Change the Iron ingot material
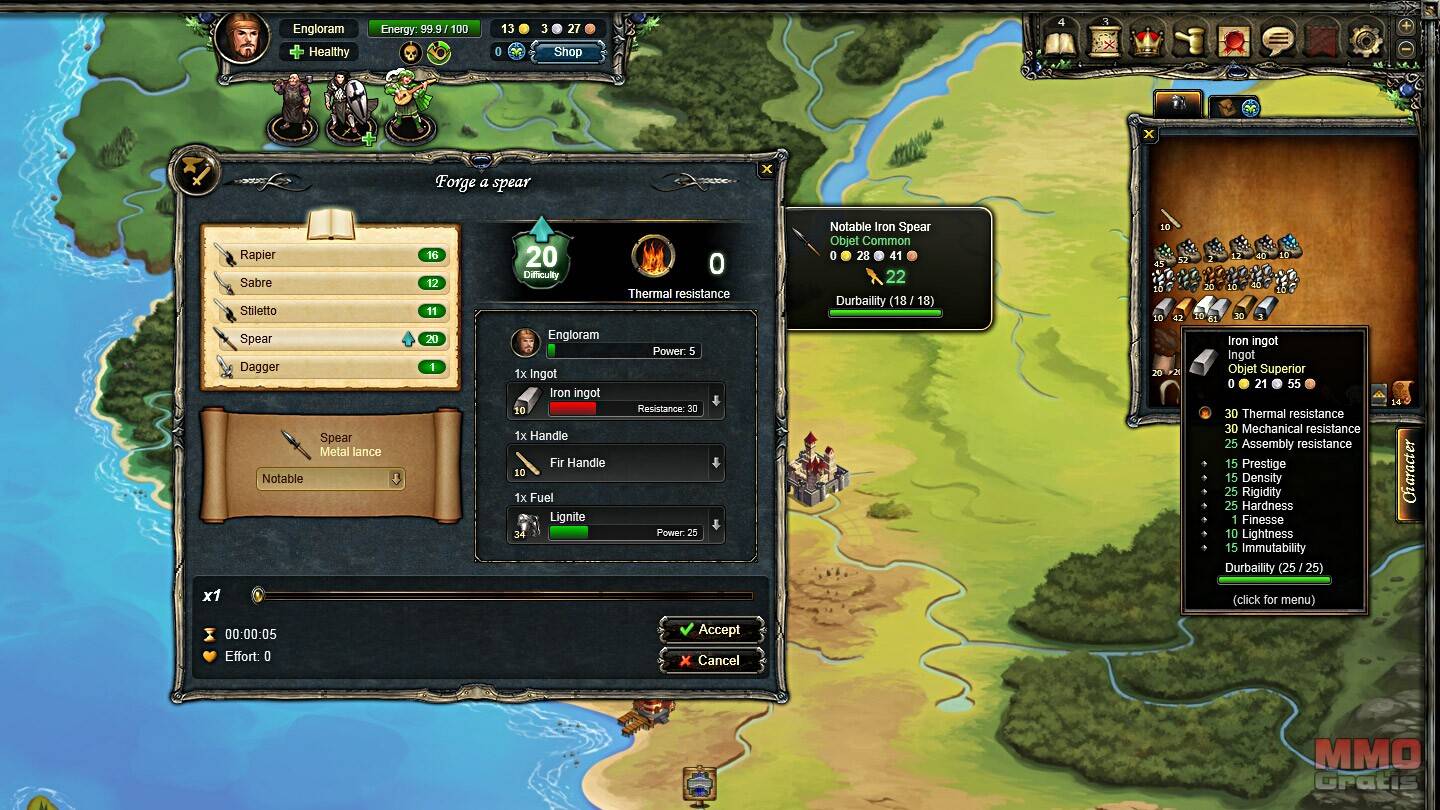Viewport: 1440px width, 810px height. (715, 402)
